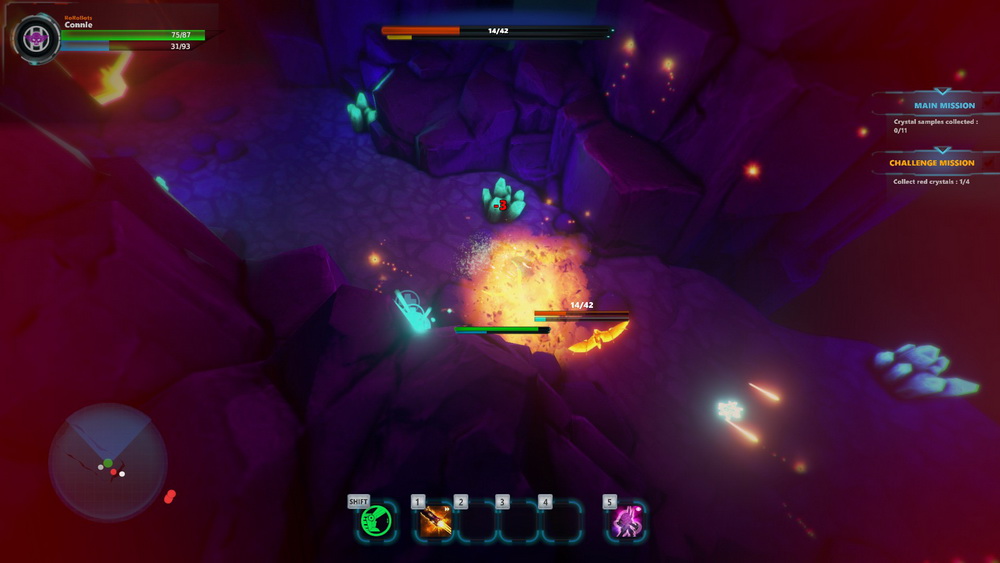Select Connie's character portrait
1000x563 pixels.
[x=37, y=38]
